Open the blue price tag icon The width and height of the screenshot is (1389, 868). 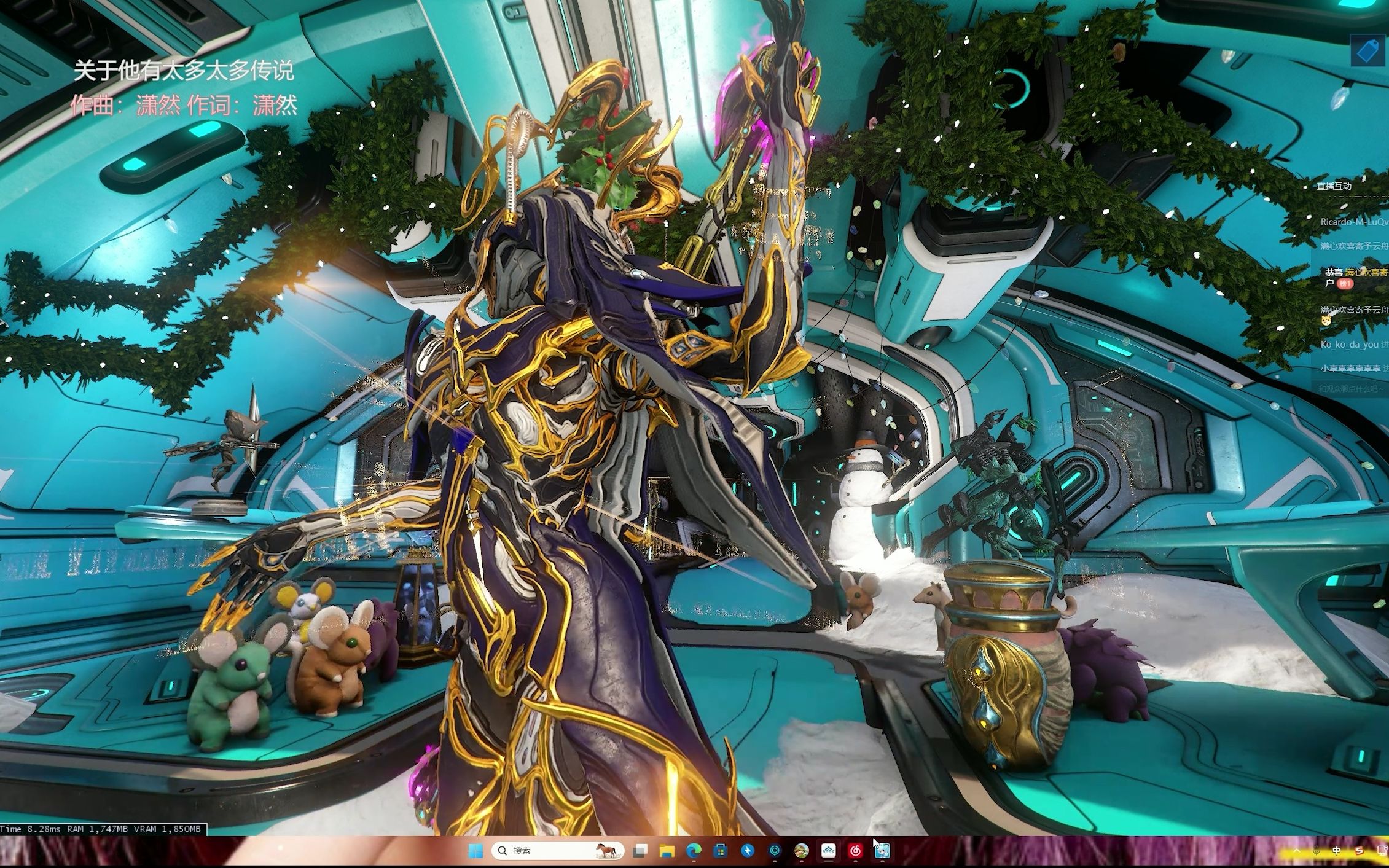1367,50
